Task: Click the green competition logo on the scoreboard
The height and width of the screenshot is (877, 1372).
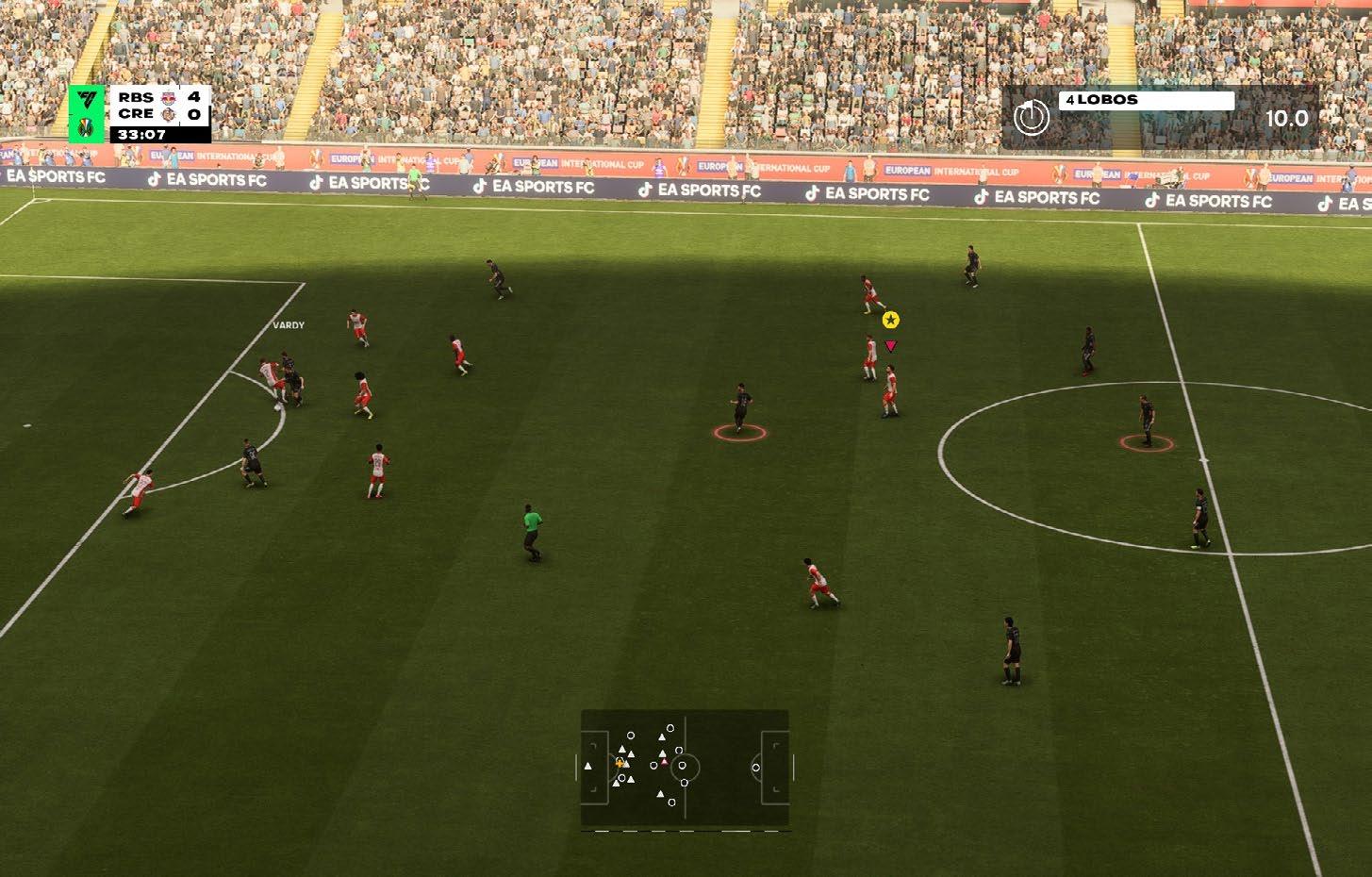Action: [87, 114]
